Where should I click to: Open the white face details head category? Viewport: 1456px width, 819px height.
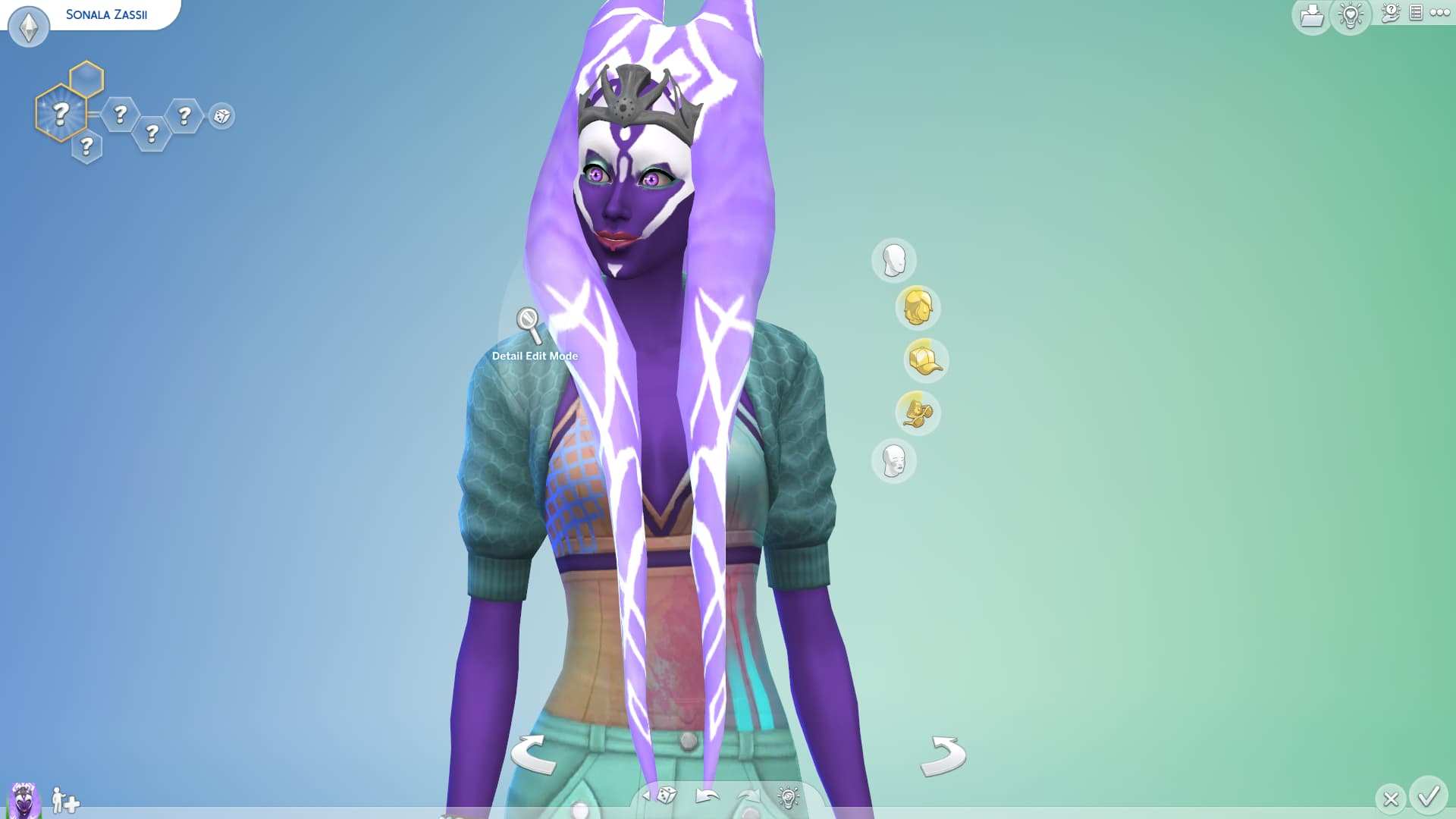(x=894, y=460)
